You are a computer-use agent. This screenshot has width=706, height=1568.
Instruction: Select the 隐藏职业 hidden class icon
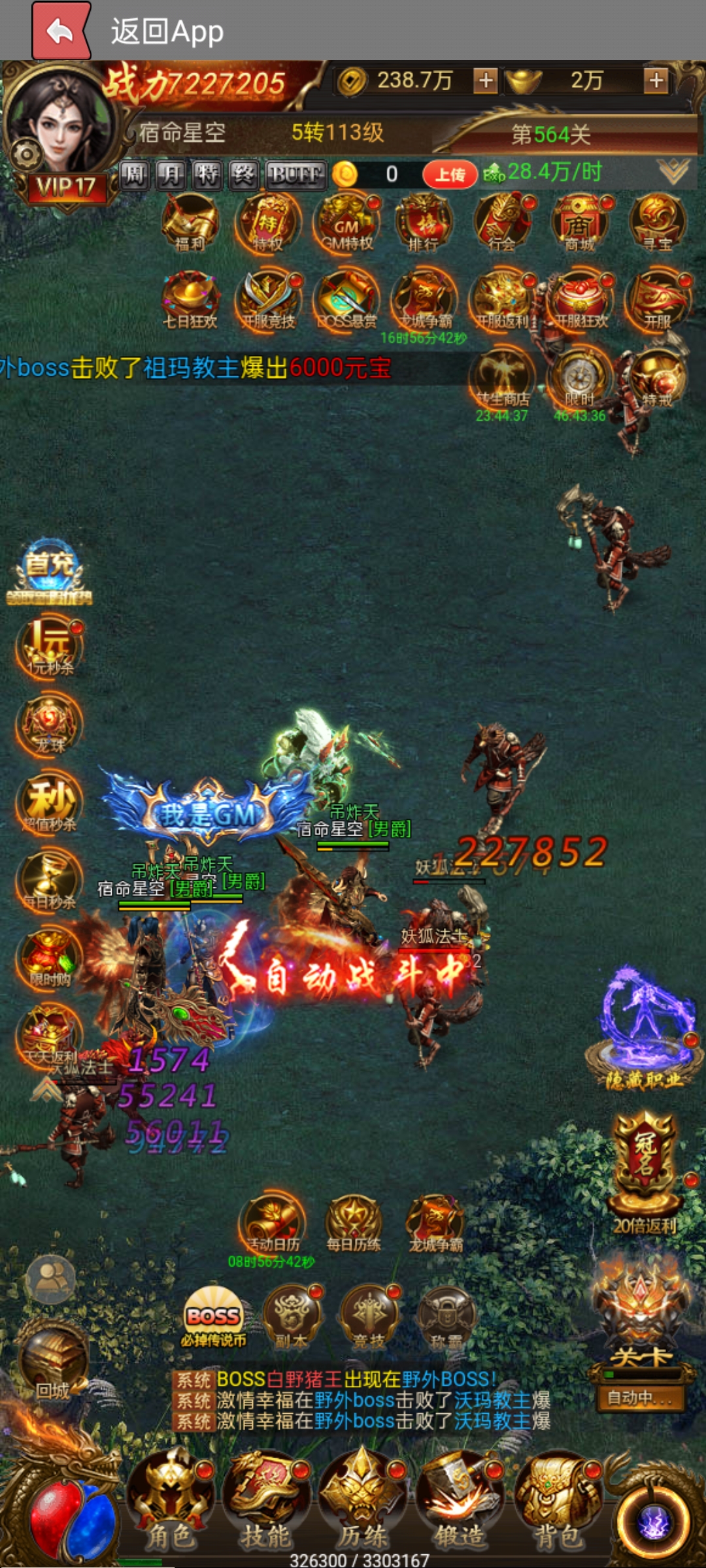tap(644, 1032)
